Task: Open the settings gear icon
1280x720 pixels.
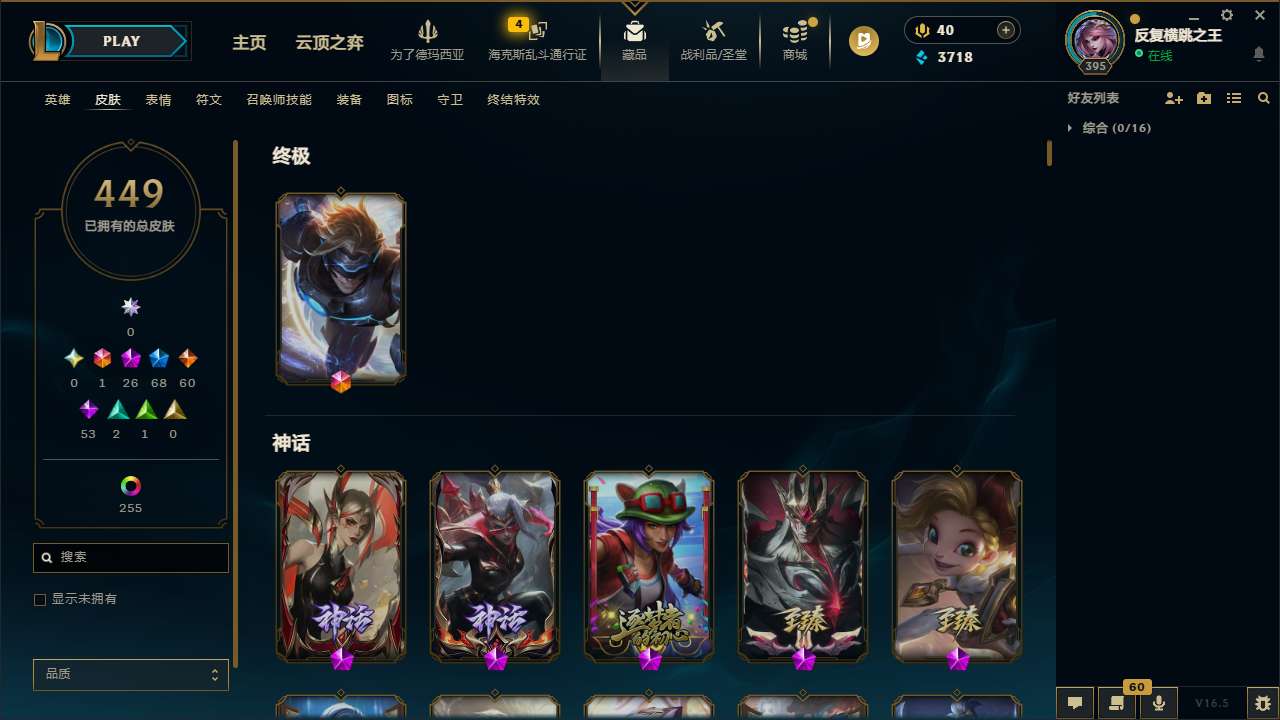Action: point(1226,15)
